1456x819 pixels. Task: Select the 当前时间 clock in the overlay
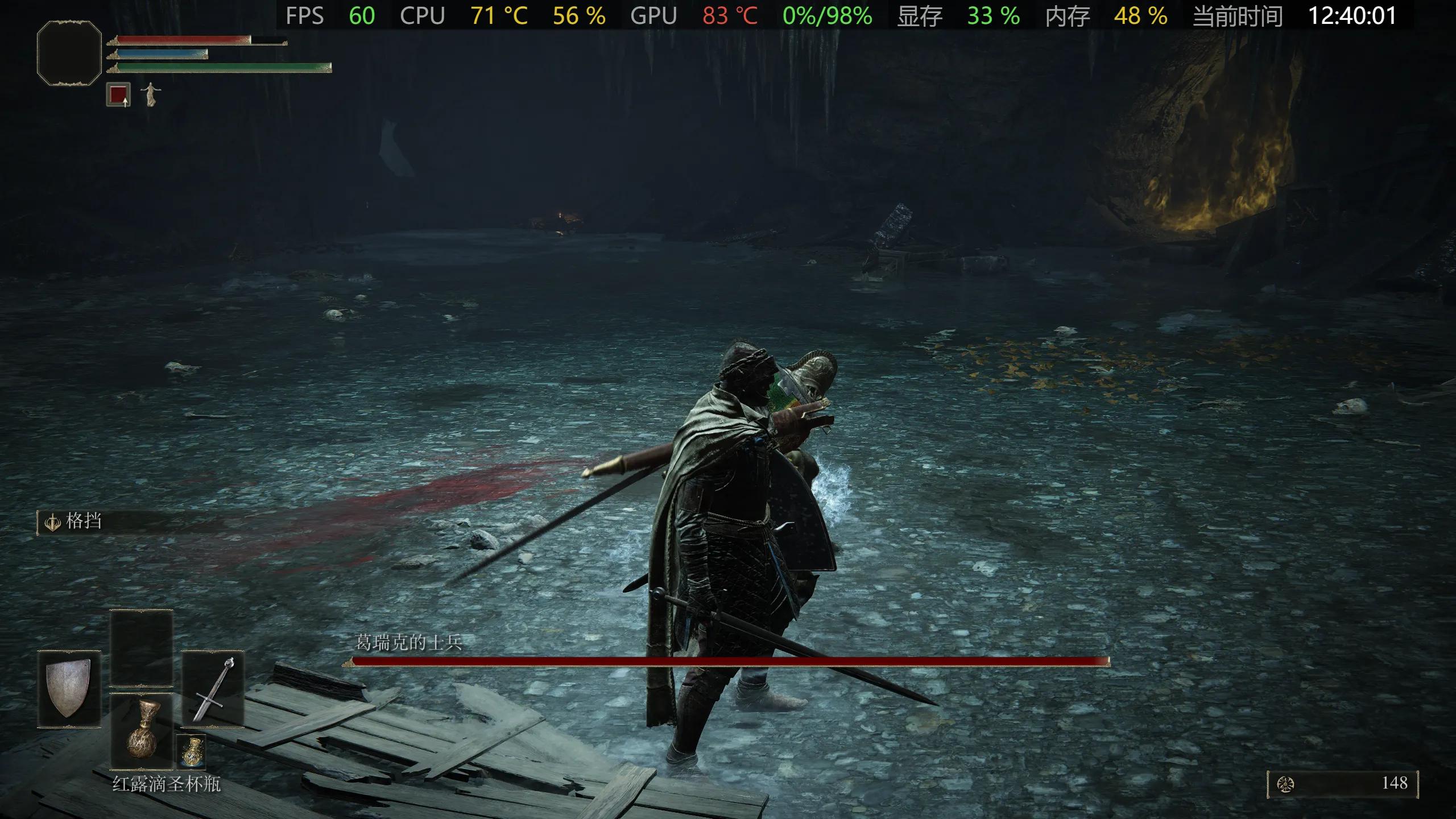(x=1237, y=15)
